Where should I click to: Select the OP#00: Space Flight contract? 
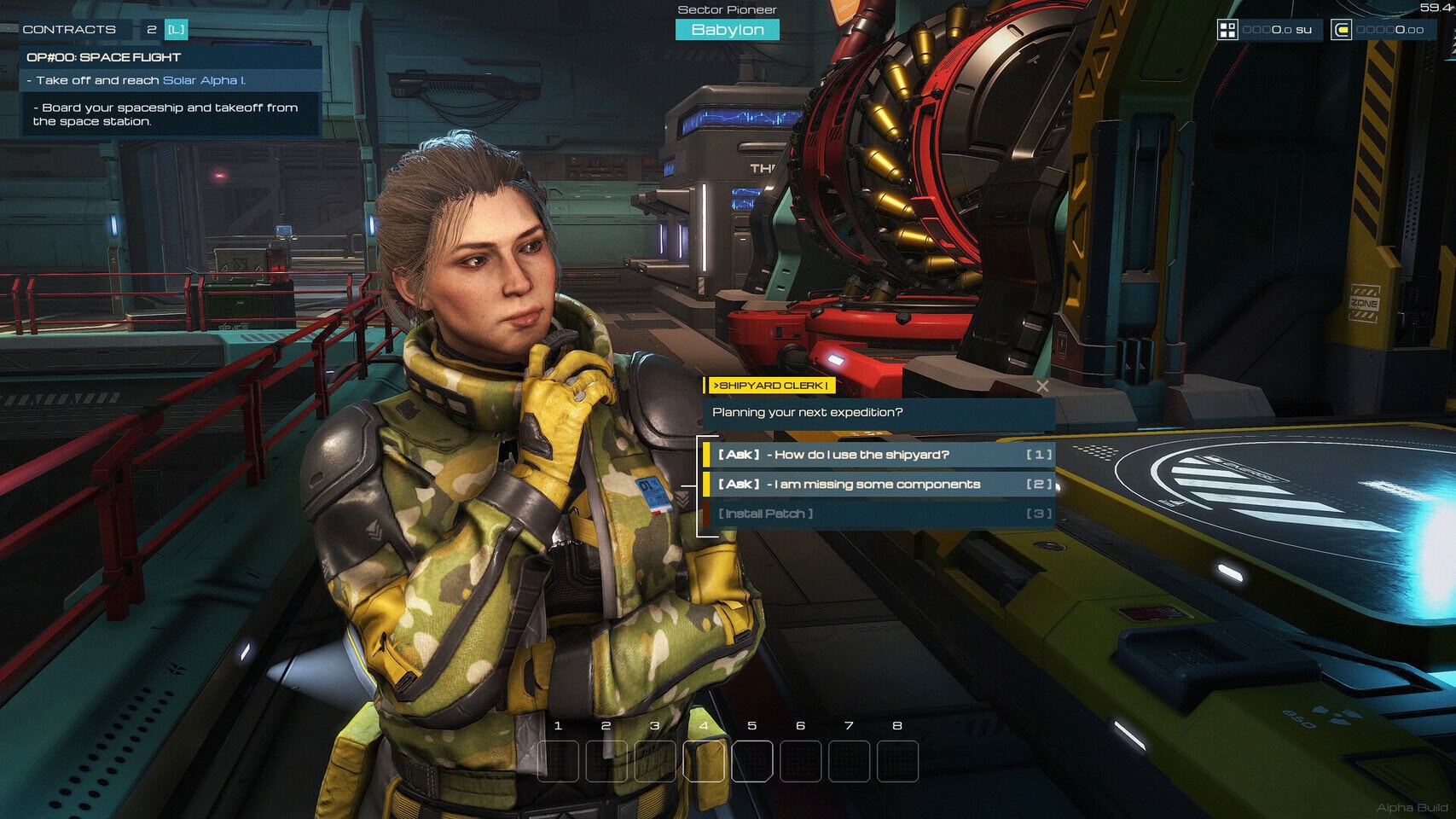[104, 57]
